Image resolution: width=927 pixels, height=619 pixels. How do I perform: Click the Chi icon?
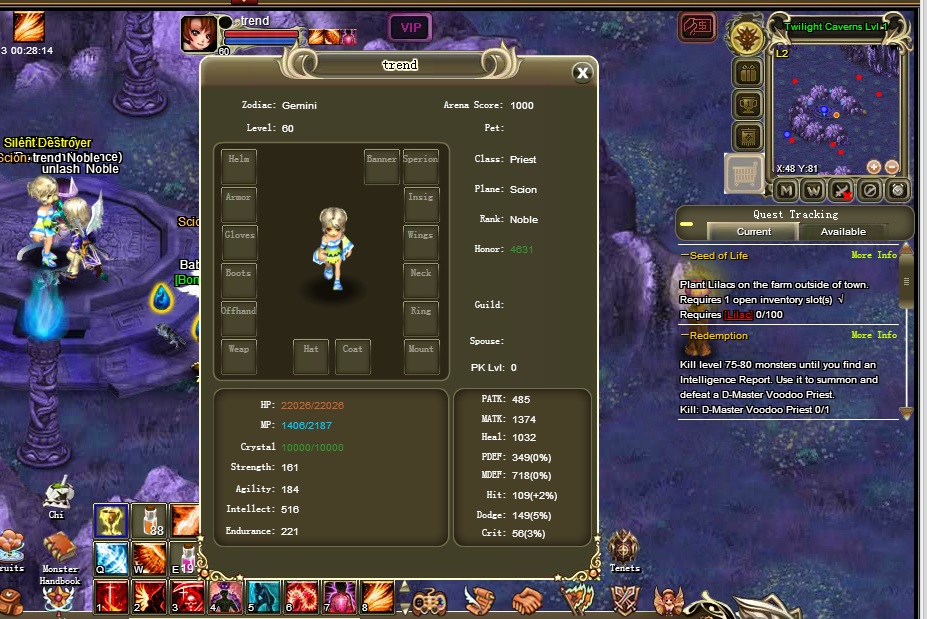tap(57, 497)
